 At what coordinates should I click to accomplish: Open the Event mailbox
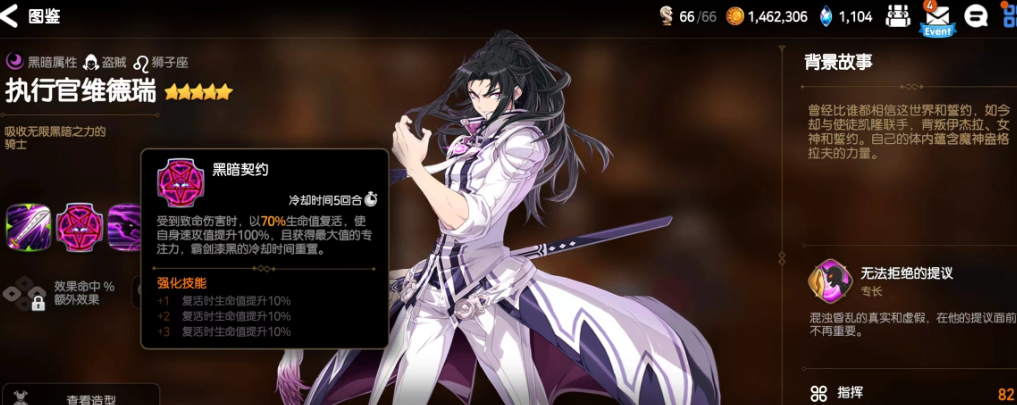[937, 16]
